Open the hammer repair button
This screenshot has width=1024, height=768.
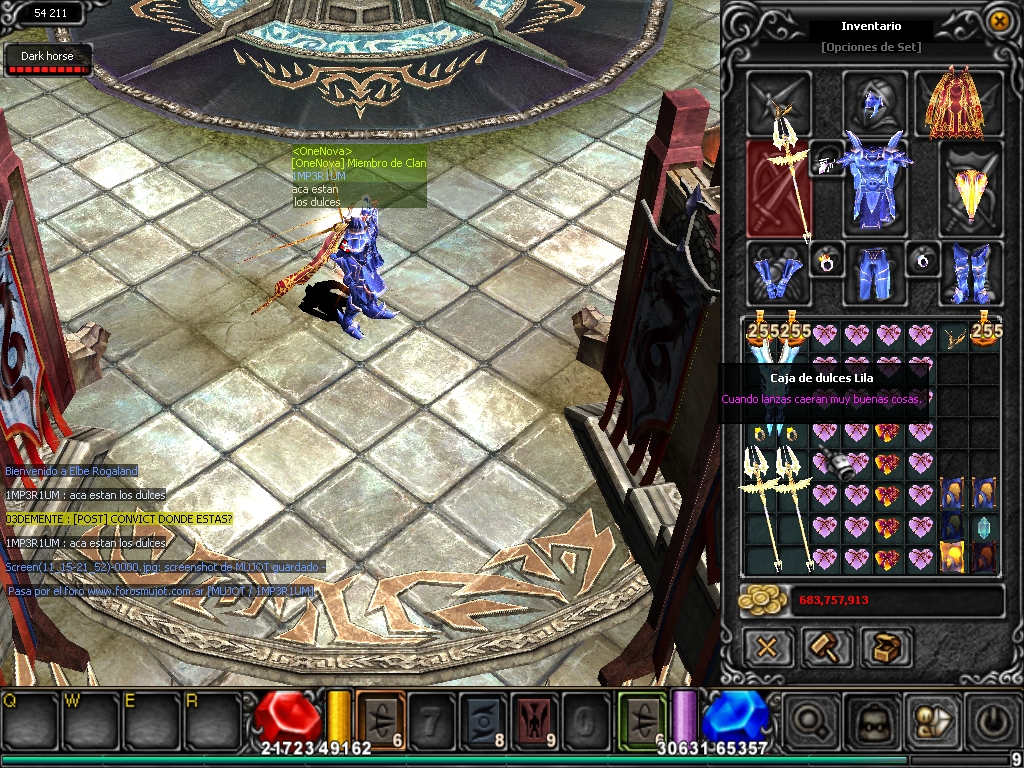pyautogui.click(x=827, y=647)
